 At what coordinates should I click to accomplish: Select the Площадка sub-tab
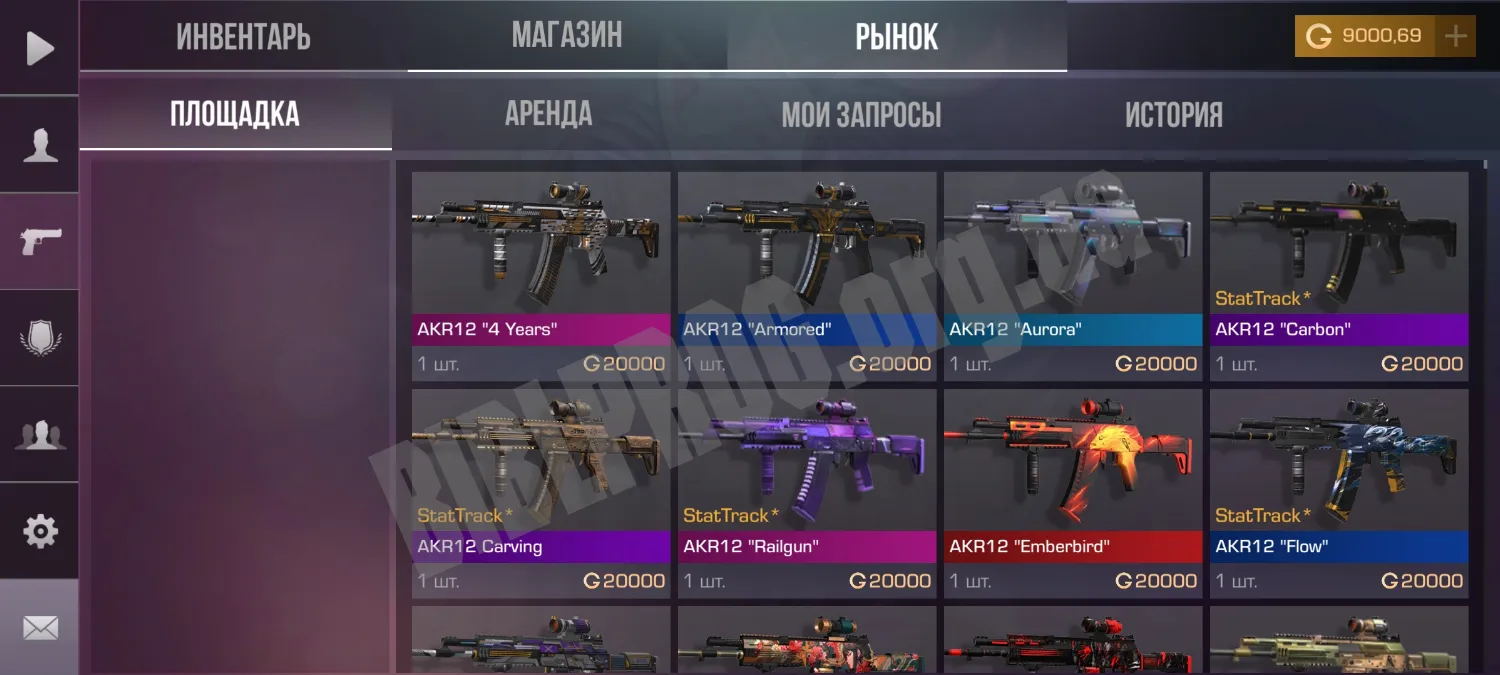click(235, 114)
